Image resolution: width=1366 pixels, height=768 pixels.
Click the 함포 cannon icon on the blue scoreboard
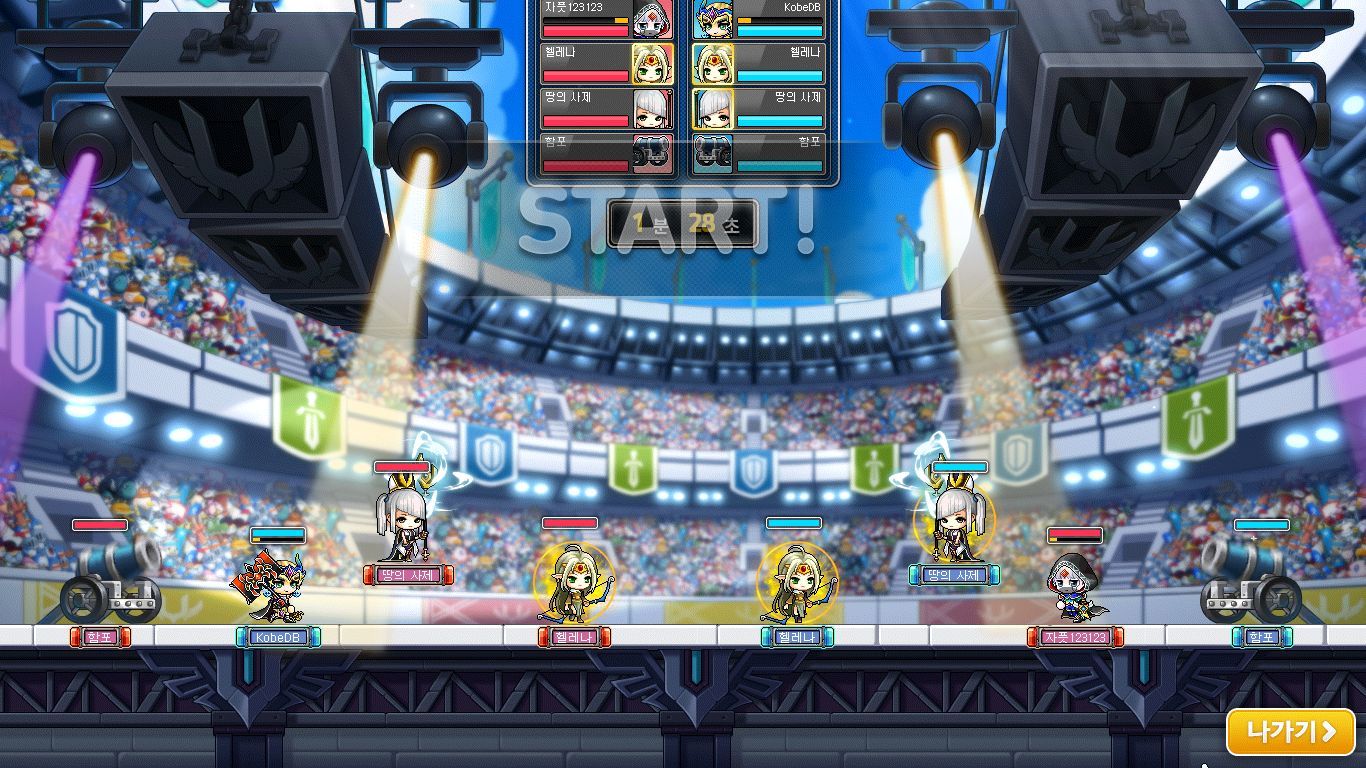pos(711,152)
